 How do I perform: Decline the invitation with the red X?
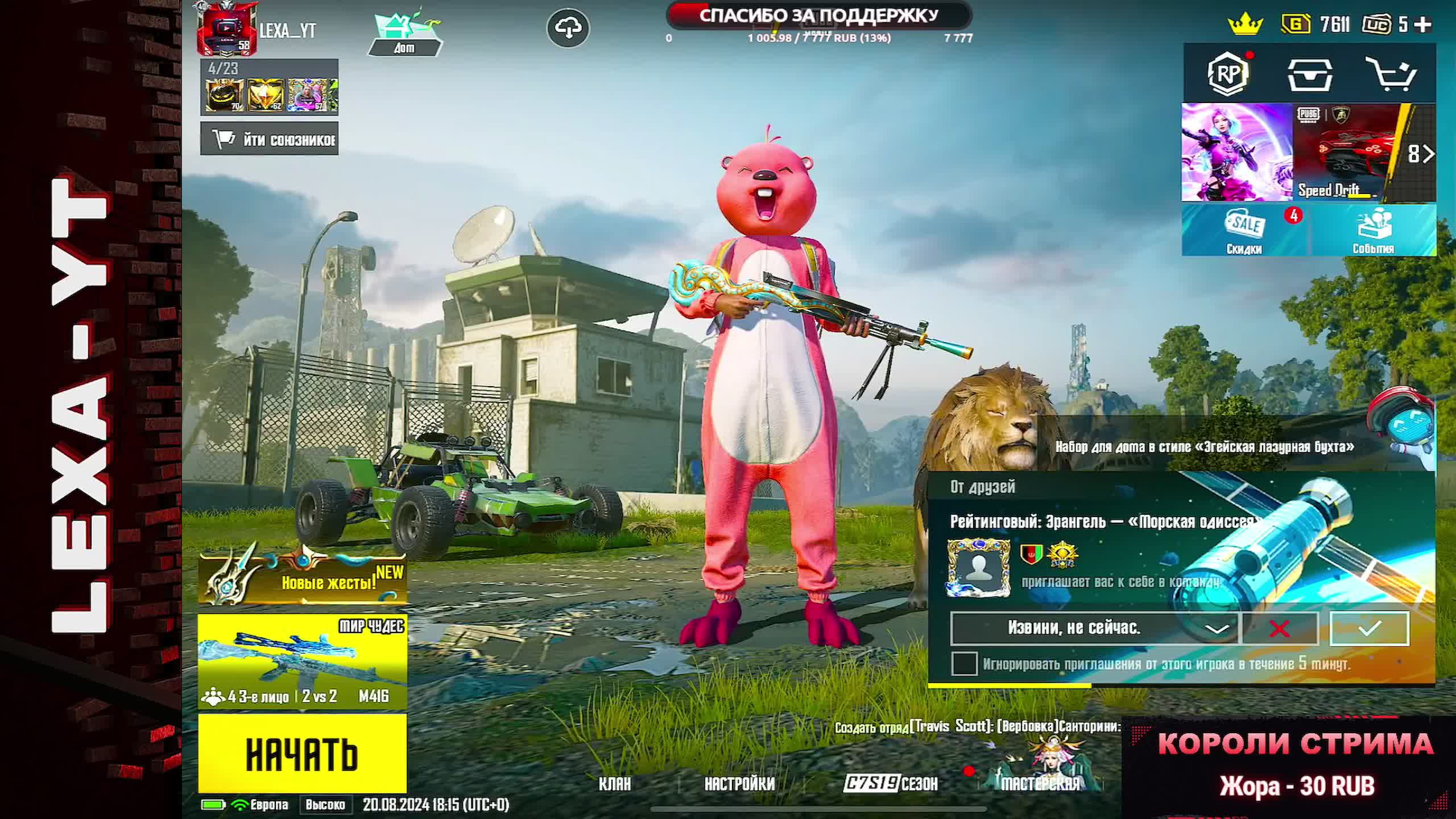1280,628
